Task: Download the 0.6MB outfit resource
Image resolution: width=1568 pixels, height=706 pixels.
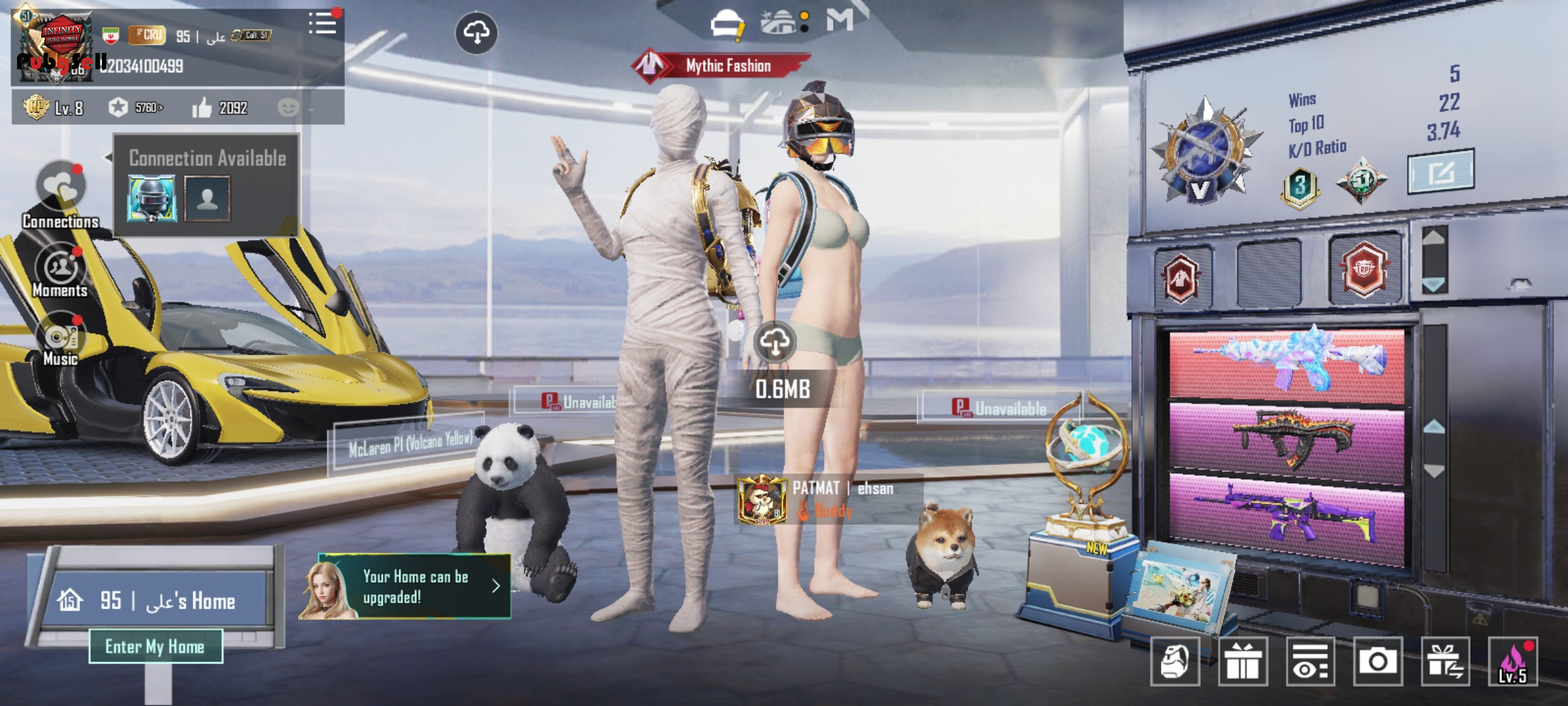Action: coord(775,342)
